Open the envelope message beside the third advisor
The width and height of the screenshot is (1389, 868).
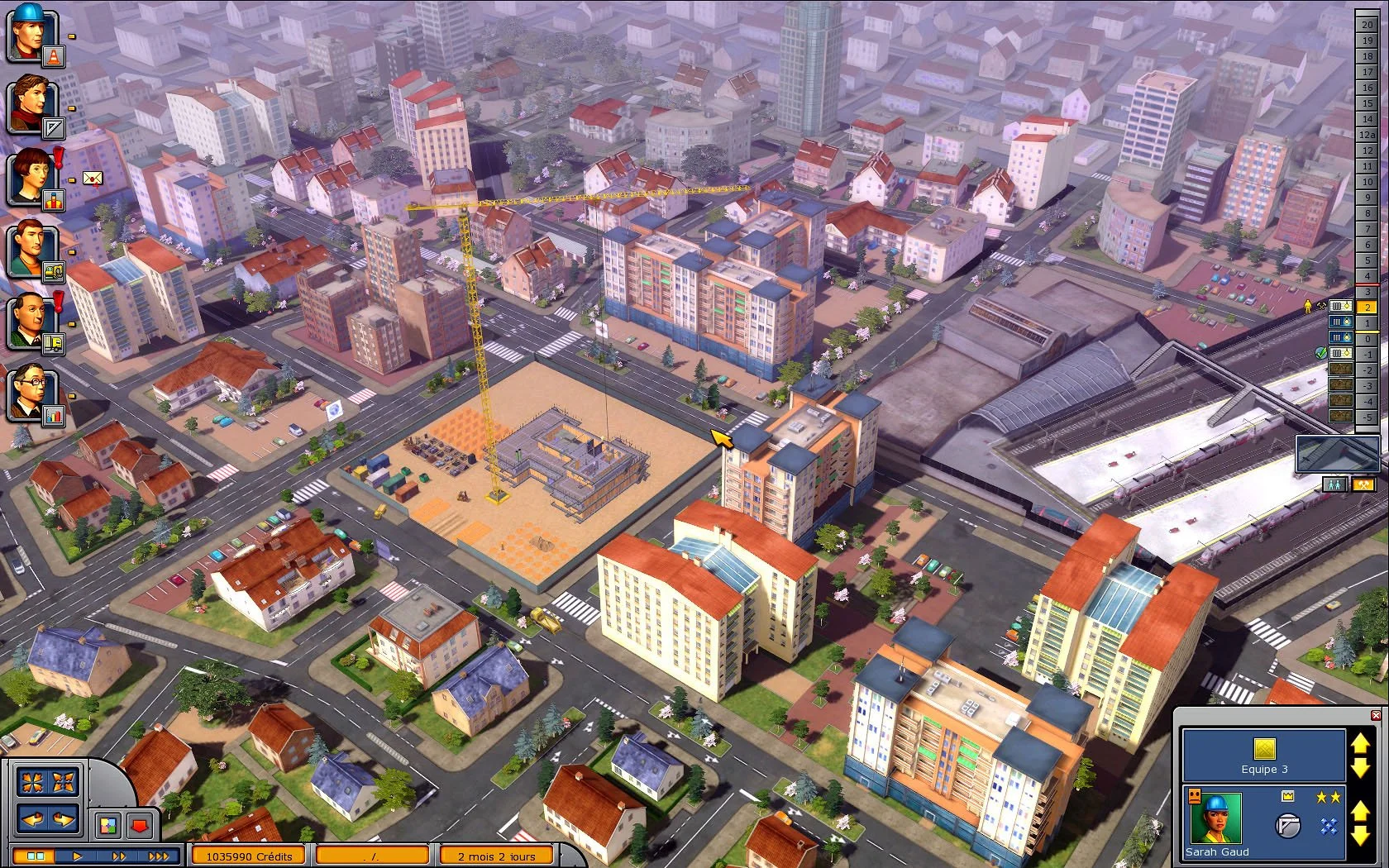point(92,176)
